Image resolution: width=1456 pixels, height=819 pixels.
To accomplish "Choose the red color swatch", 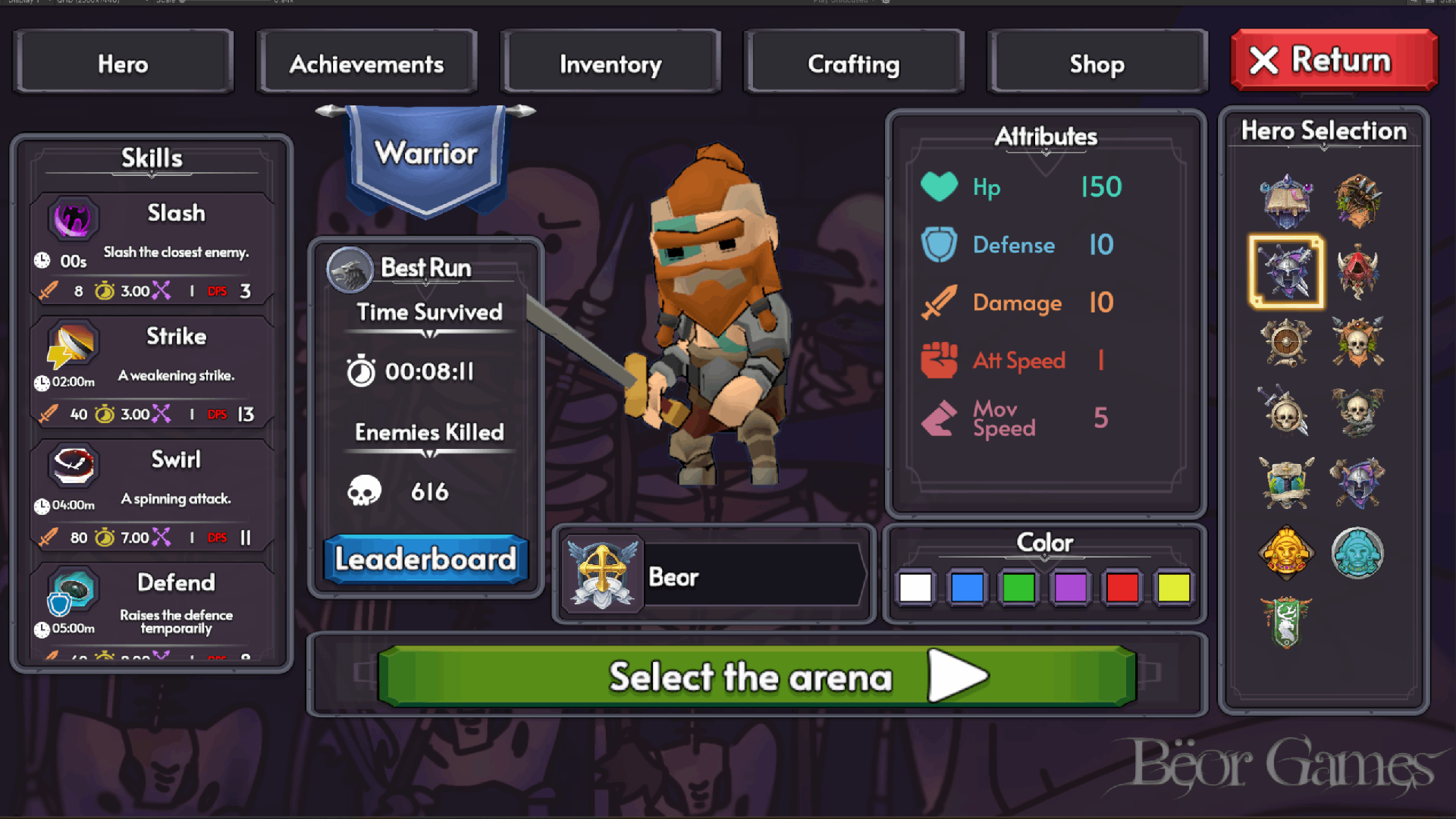I will (1122, 587).
